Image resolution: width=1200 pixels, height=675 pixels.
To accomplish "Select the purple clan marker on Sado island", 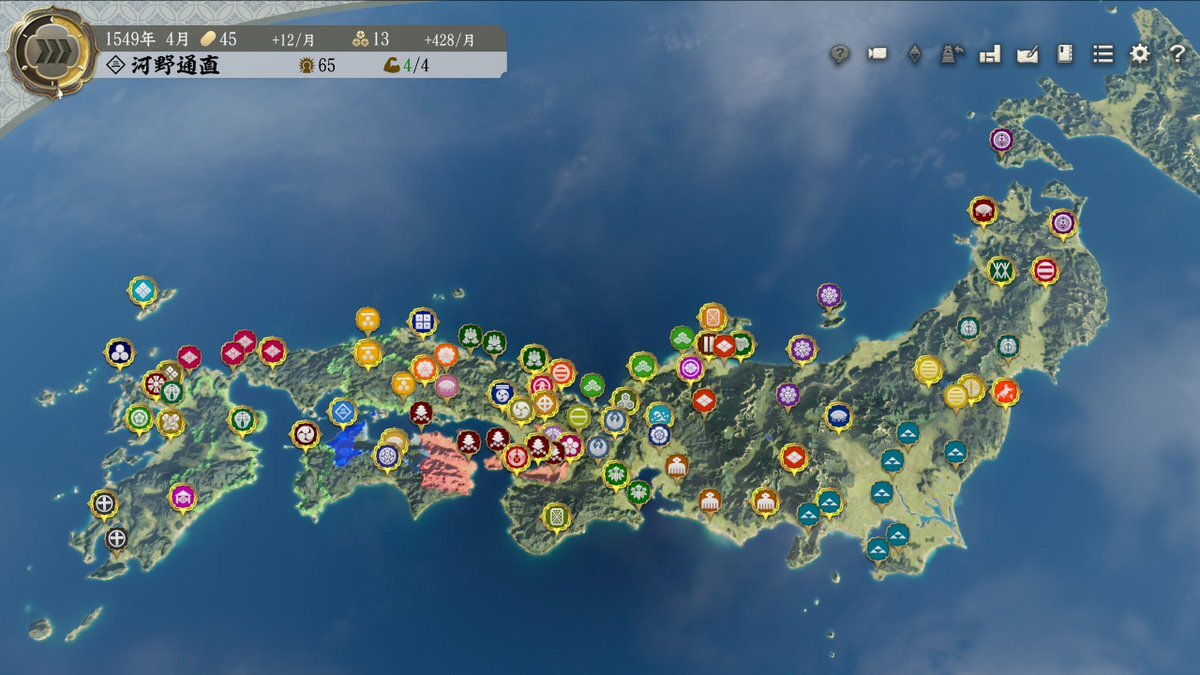I will [828, 295].
